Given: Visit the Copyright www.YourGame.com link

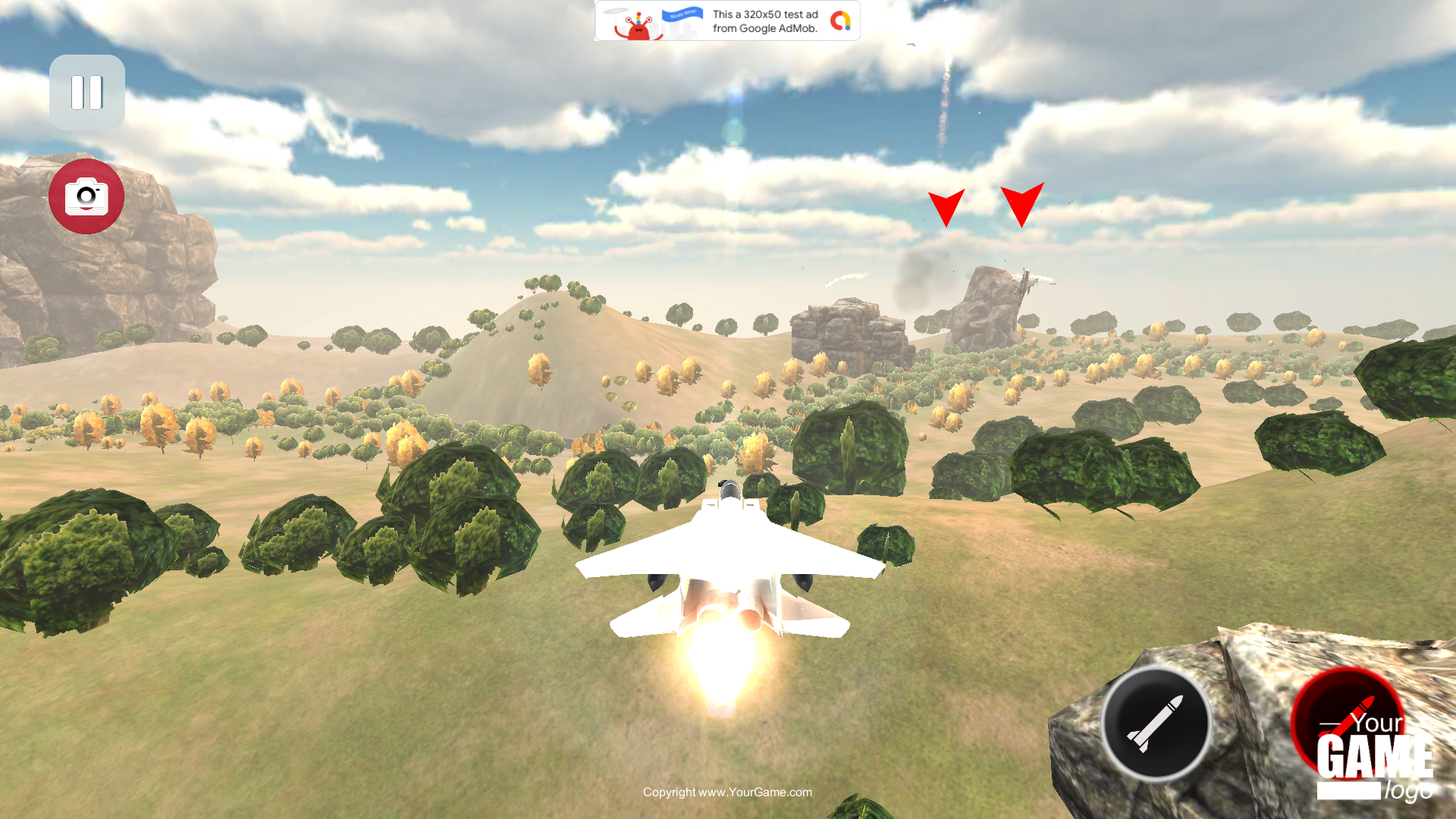Looking at the screenshot, I should pyautogui.click(x=727, y=792).
